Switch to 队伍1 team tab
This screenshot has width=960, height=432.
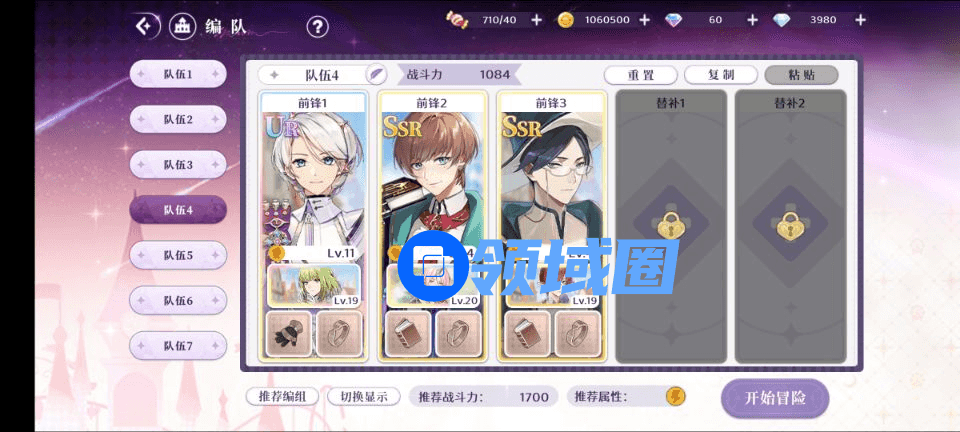click(178, 74)
